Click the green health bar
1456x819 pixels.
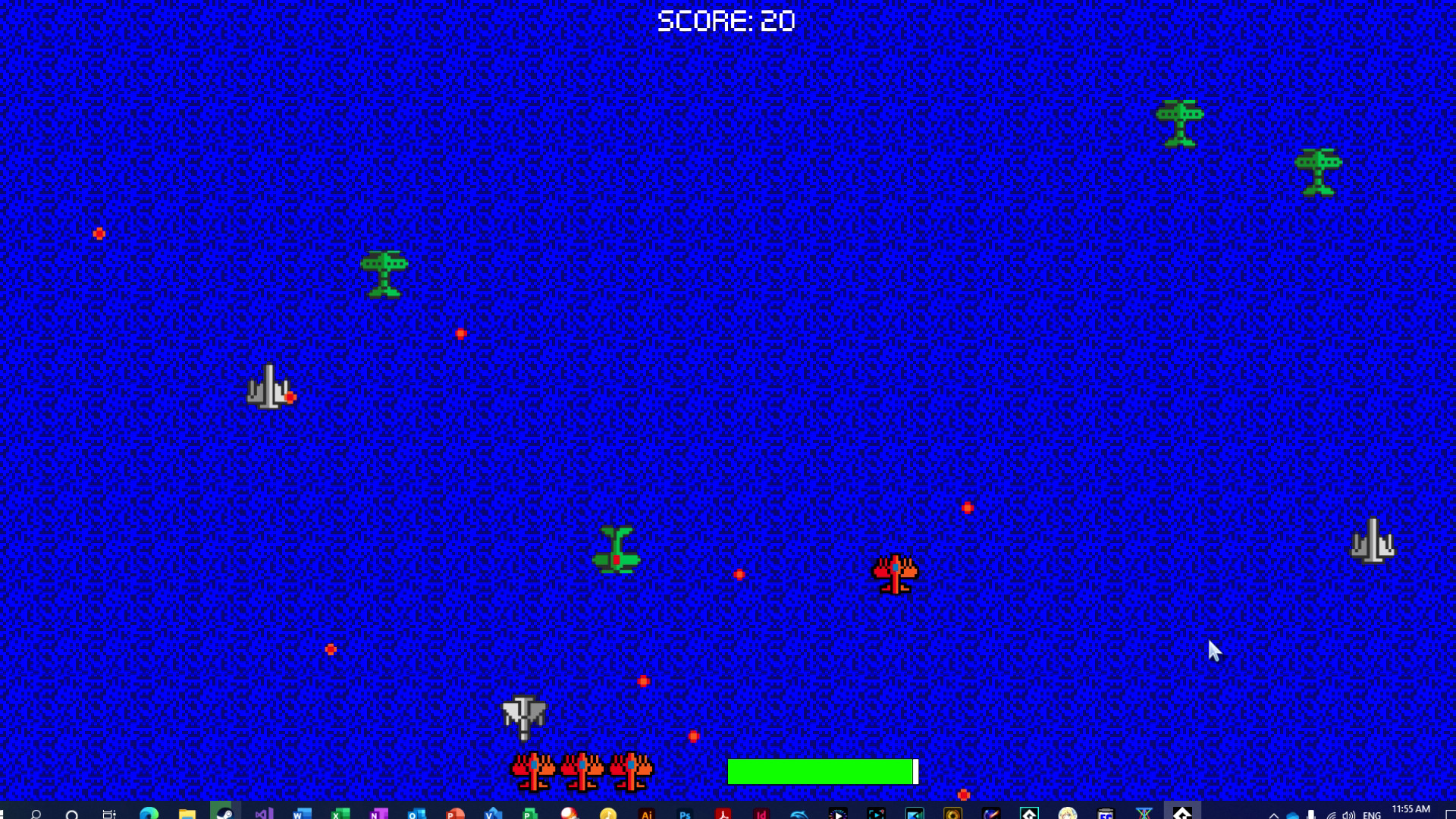tap(819, 771)
